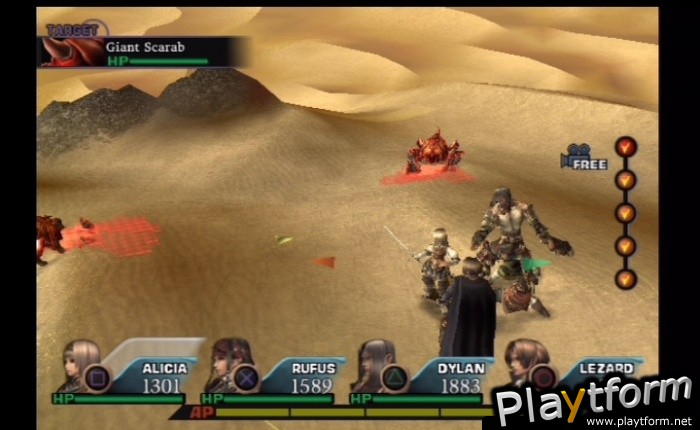Open the Playtform watermark logo
Image resolution: width=700 pixels, height=430 pixels.
595,400
